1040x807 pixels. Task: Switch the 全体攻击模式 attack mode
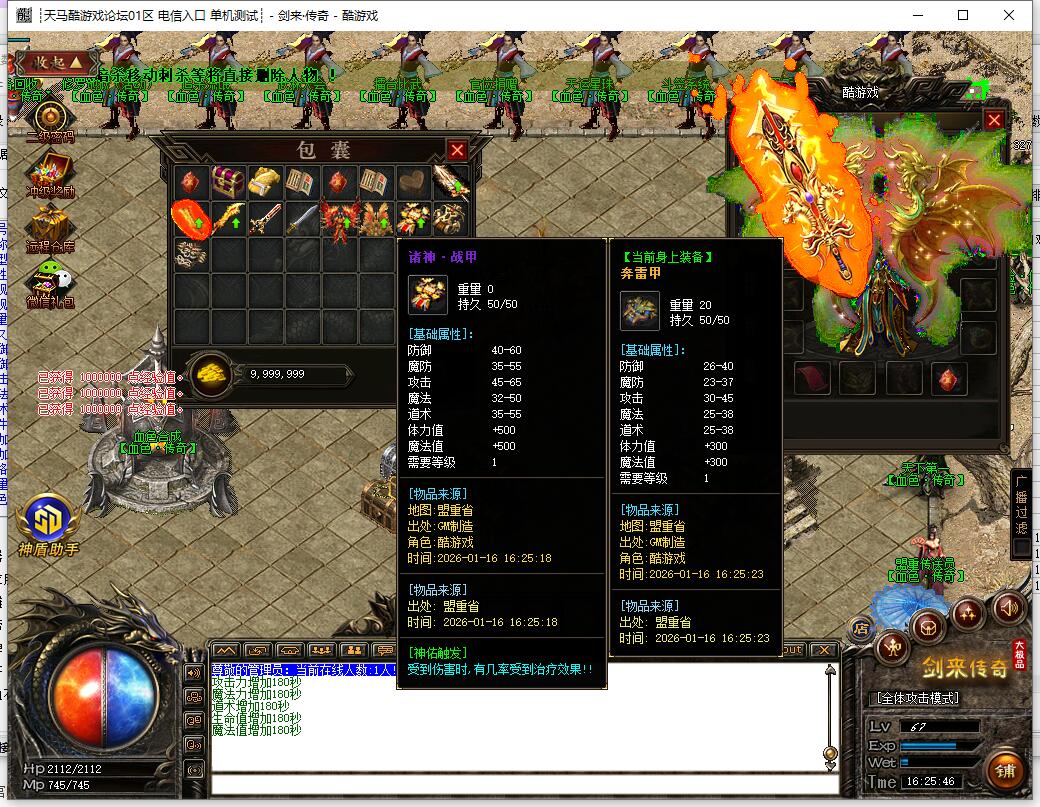pyautogui.click(x=918, y=698)
